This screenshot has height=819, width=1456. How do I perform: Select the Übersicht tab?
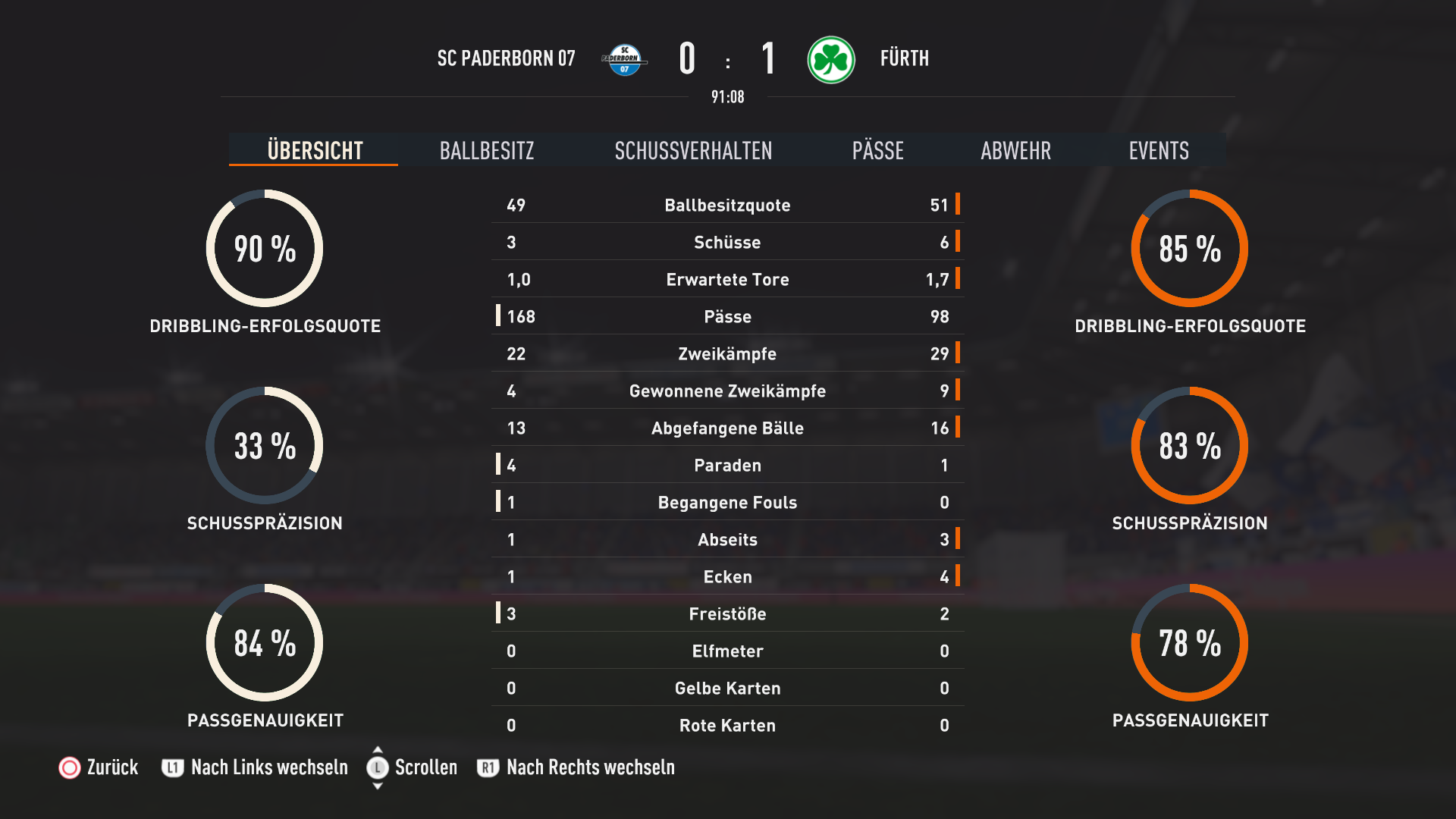coord(315,150)
